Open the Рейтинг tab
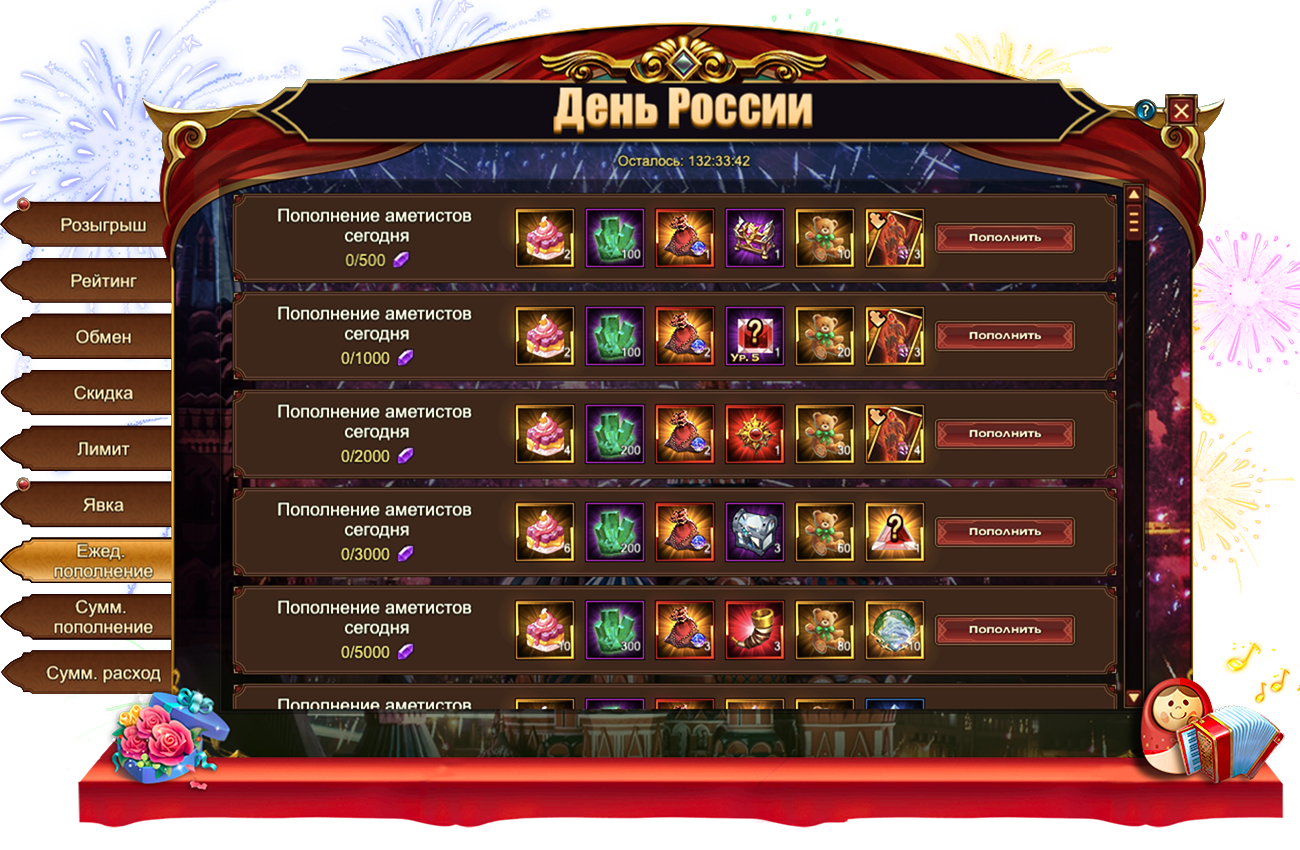 point(102,281)
